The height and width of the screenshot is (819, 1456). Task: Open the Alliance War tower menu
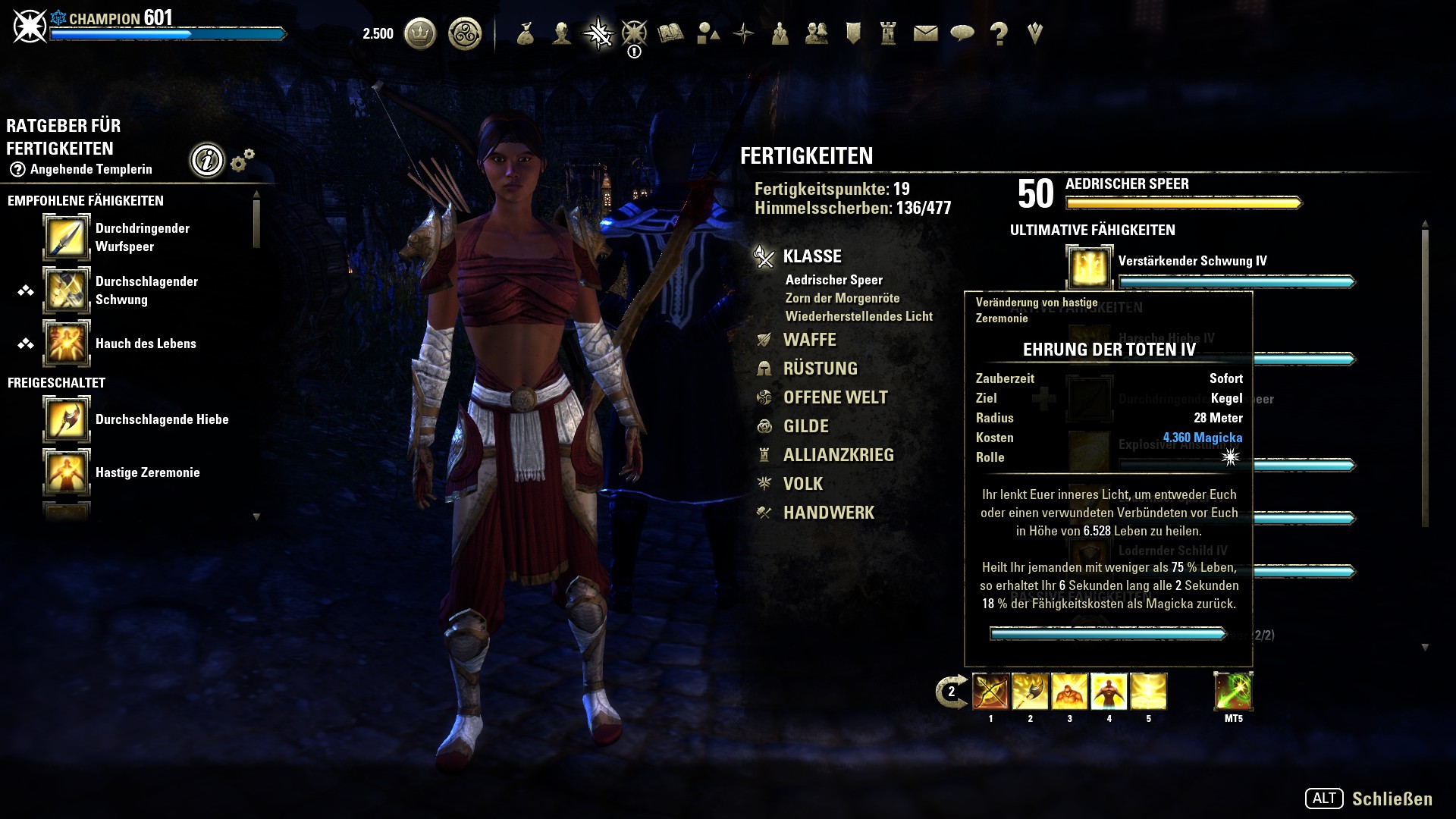889,33
